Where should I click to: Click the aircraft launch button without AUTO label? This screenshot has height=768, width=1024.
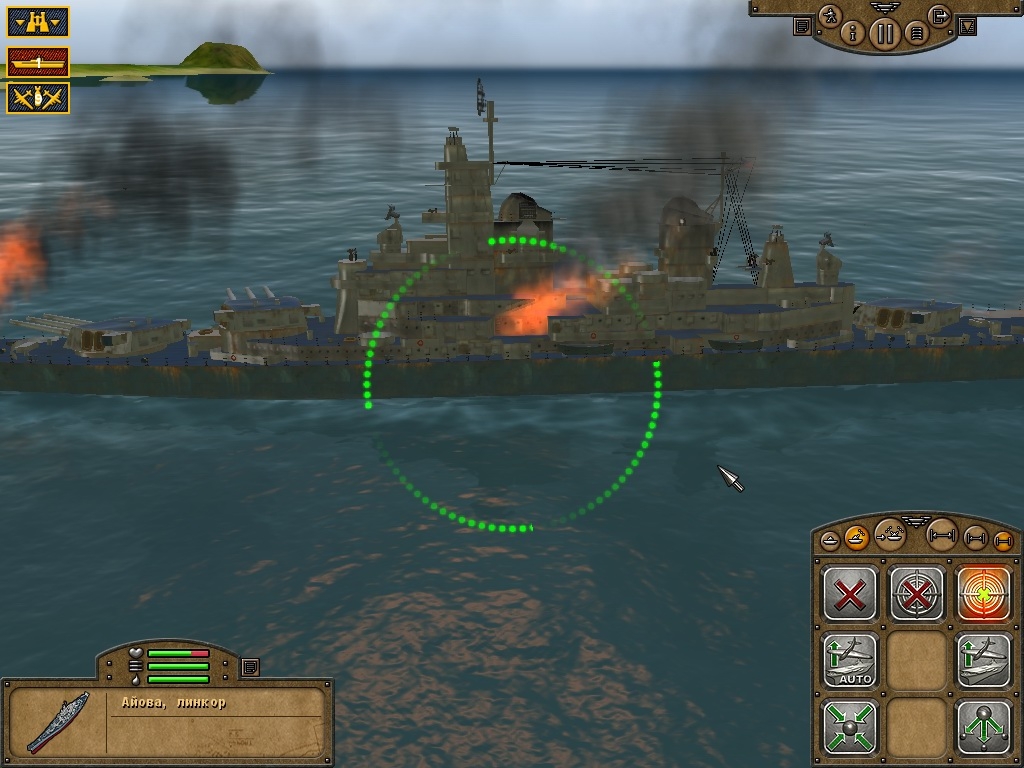[x=984, y=660]
